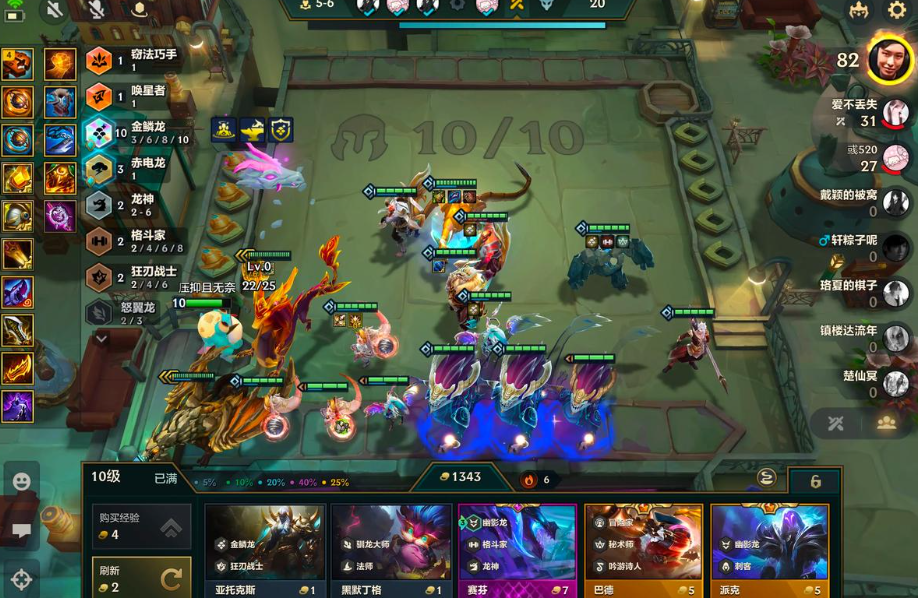
Task: Switch to the players list tab
Action: 886,423
